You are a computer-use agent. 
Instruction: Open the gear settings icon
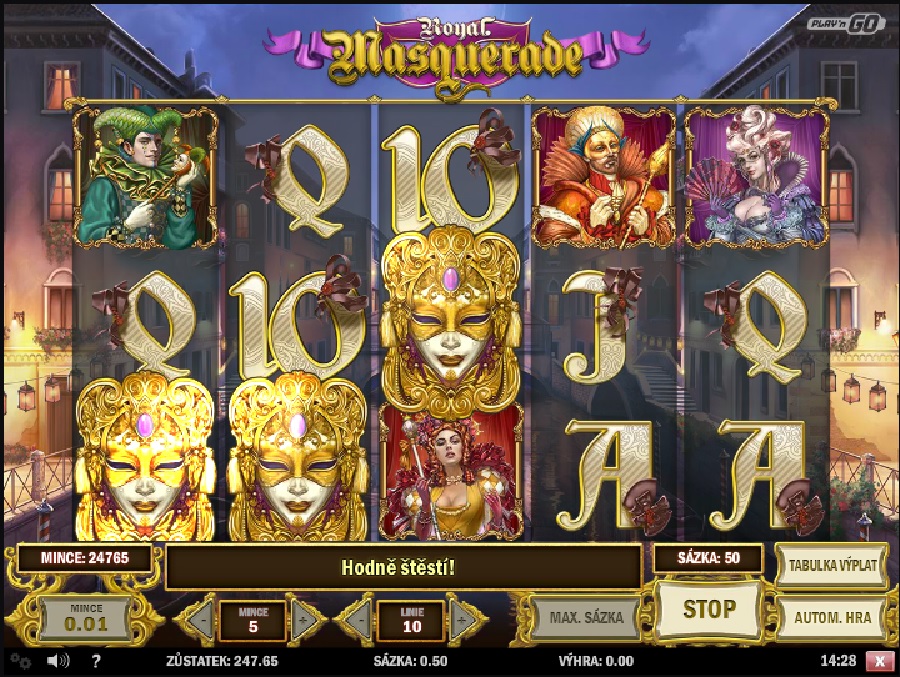[x=20, y=661]
